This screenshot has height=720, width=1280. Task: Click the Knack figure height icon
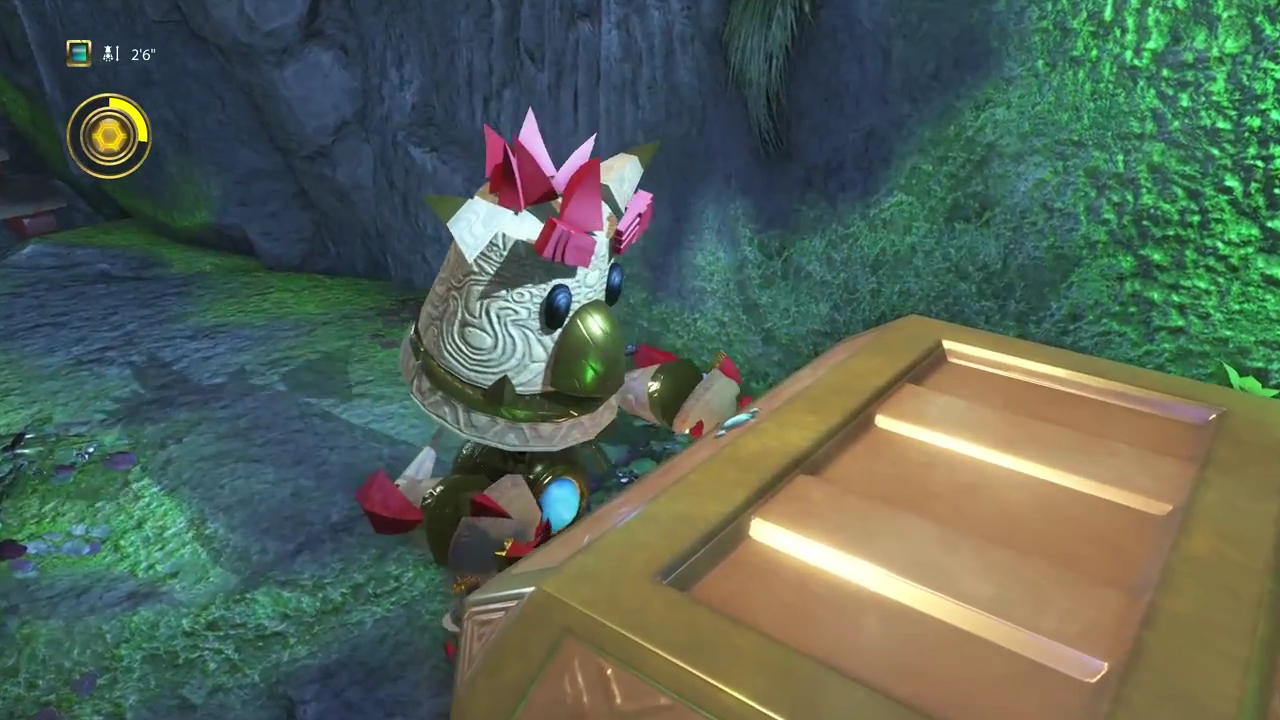[110, 53]
